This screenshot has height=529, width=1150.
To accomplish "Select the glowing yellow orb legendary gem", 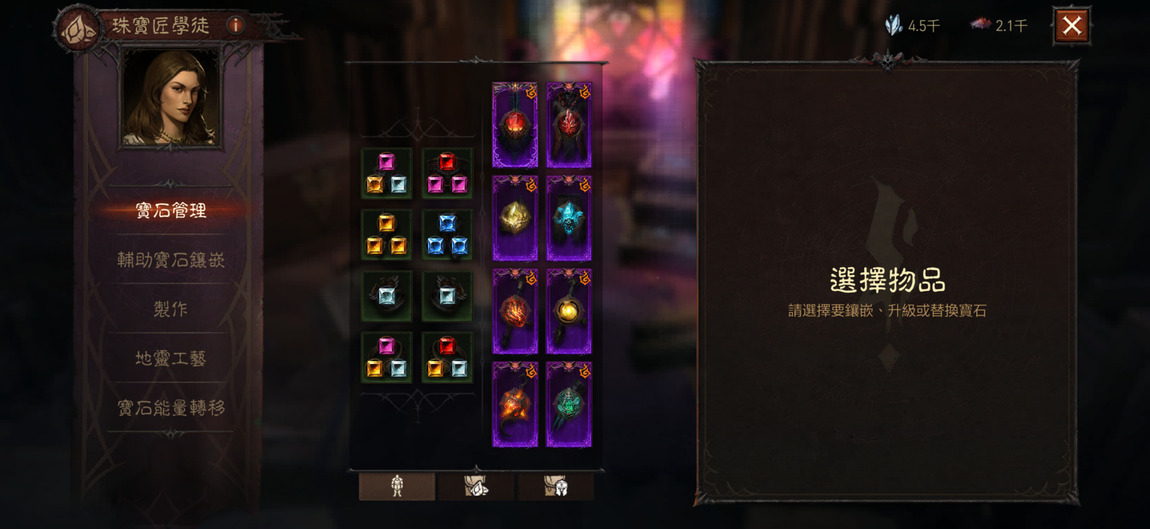I will click(x=569, y=311).
